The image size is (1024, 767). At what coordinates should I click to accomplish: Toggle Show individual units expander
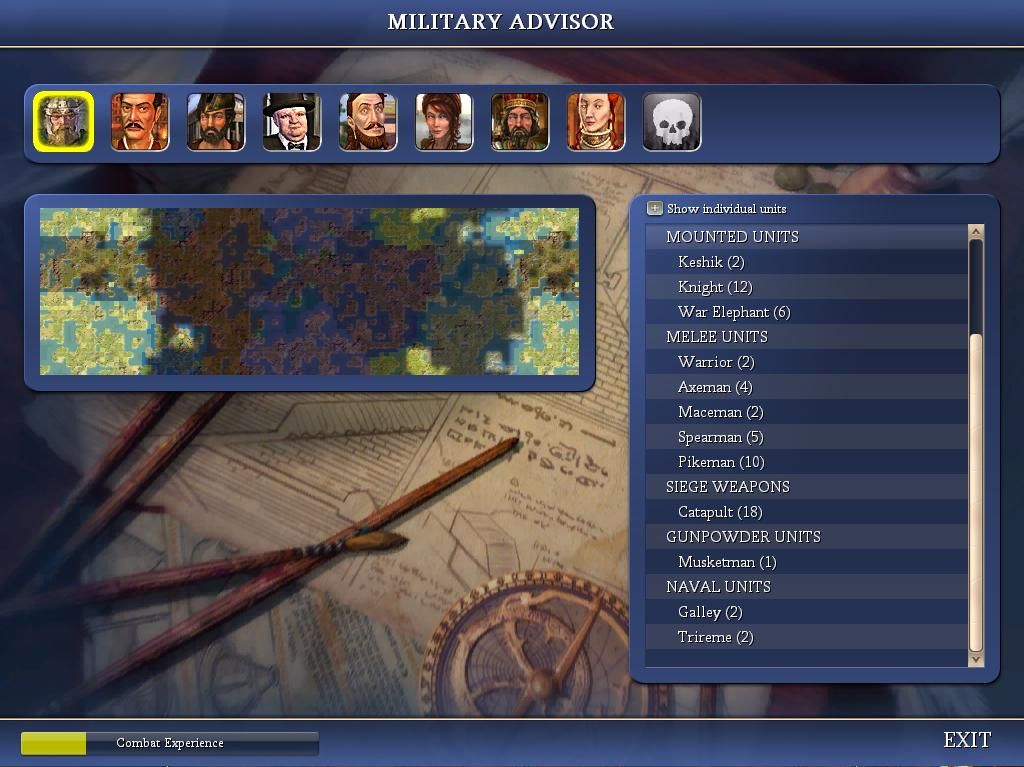[655, 208]
